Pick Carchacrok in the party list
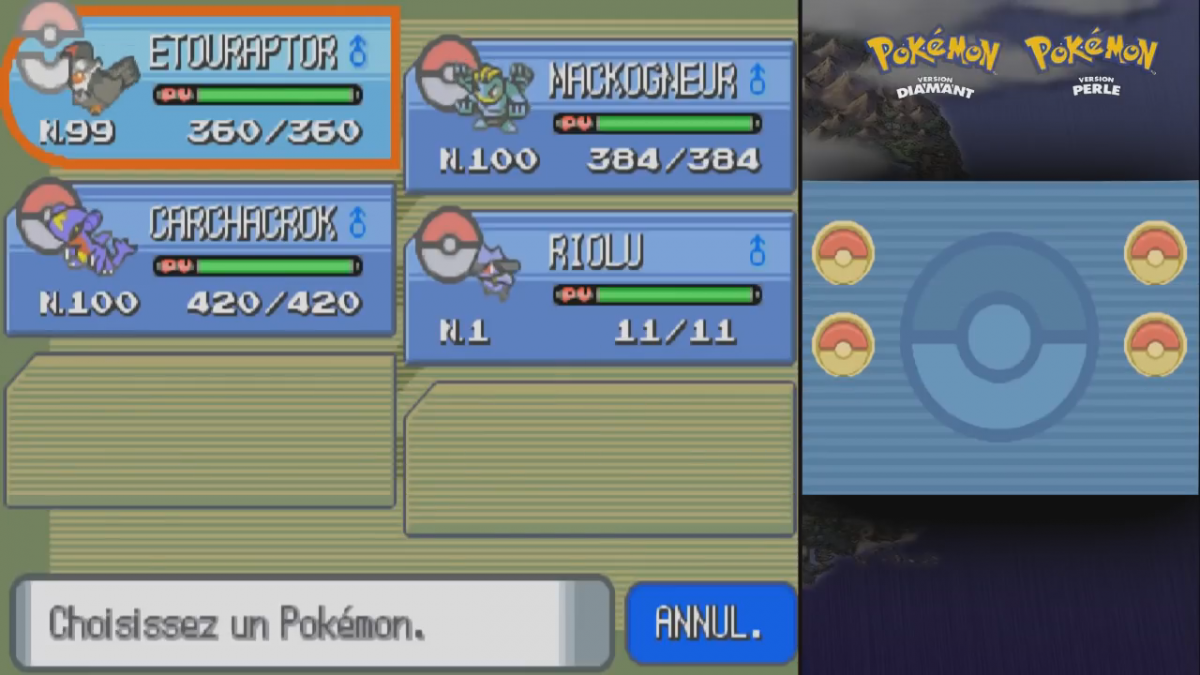This screenshot has width=1200, height=675. [x=200, y=260]
